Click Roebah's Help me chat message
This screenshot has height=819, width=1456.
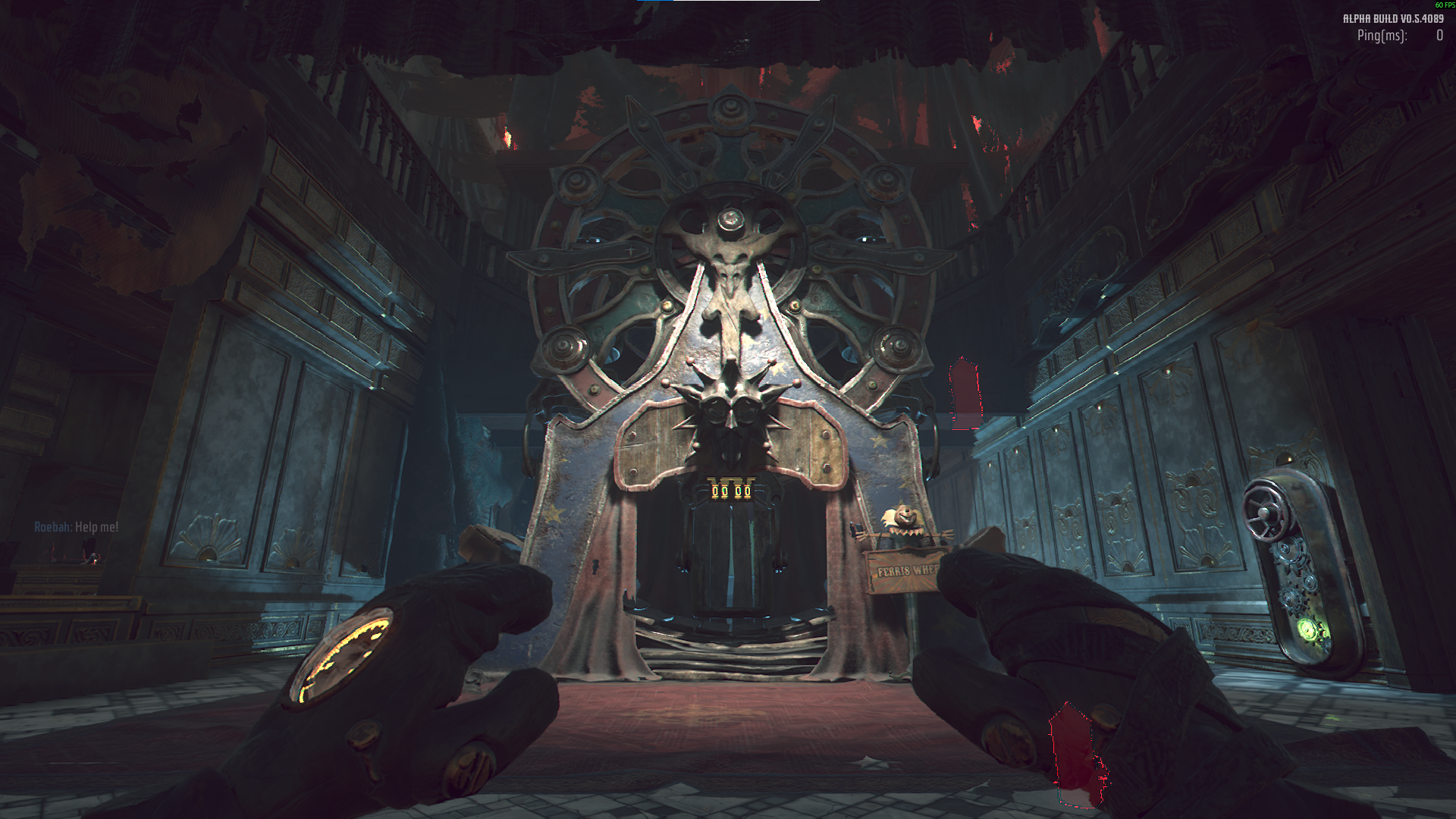point(77,527)
